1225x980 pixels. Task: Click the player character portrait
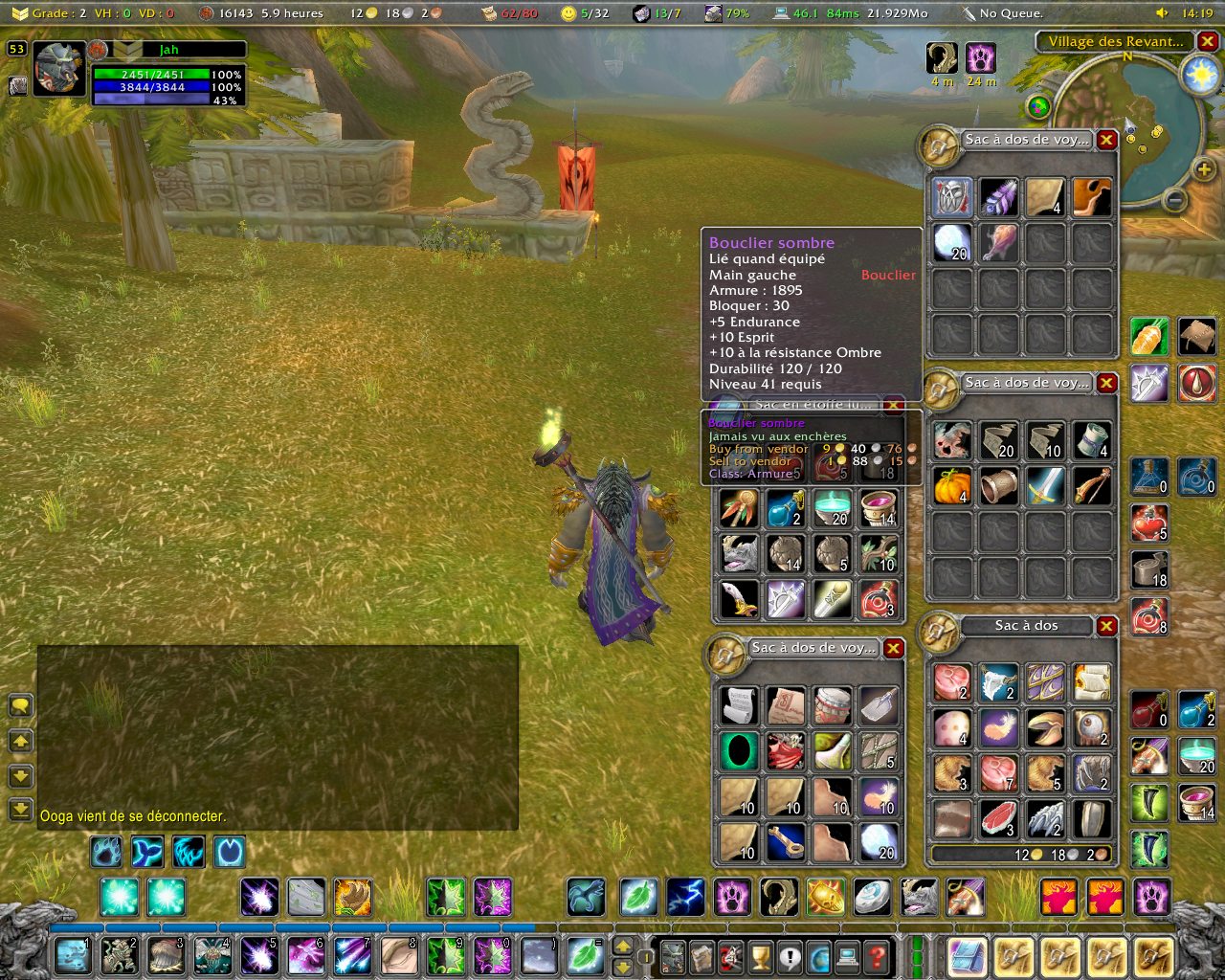click(x=59, y=69)
